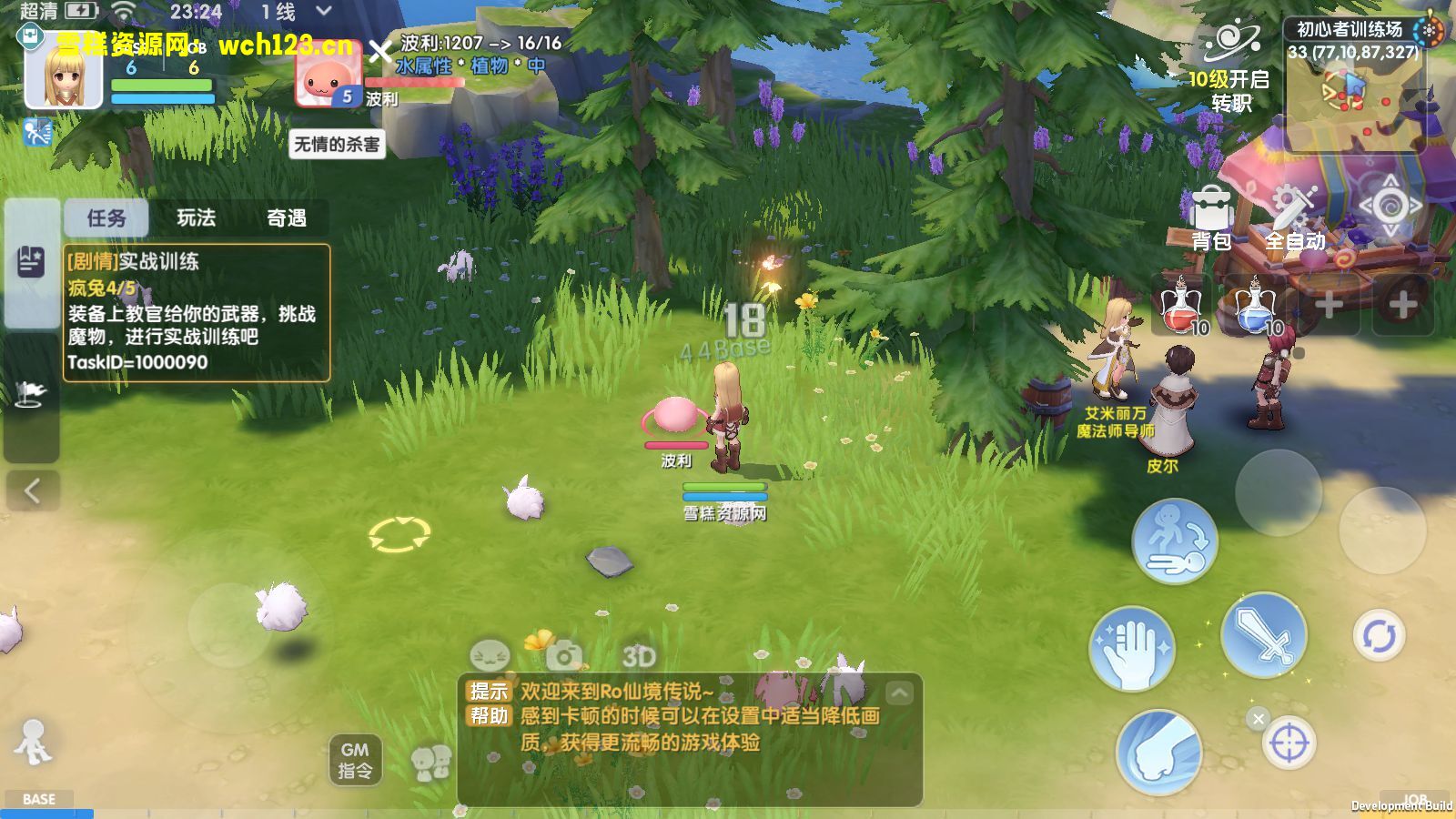Open the camera photo mode
The image size is (1456, 819).
pos(564,655)
